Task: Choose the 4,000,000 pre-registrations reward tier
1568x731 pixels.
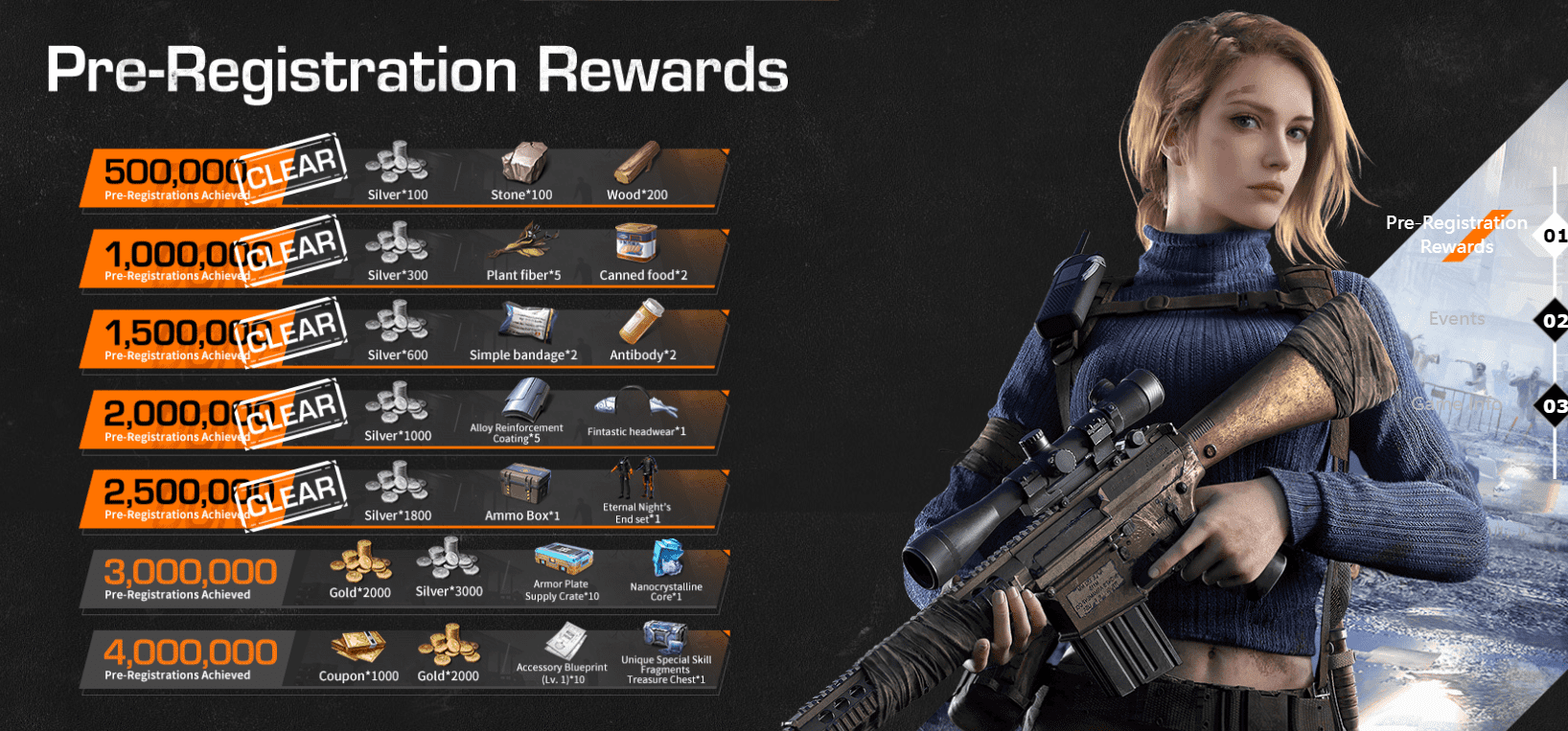Action: [x=190, y=658]
